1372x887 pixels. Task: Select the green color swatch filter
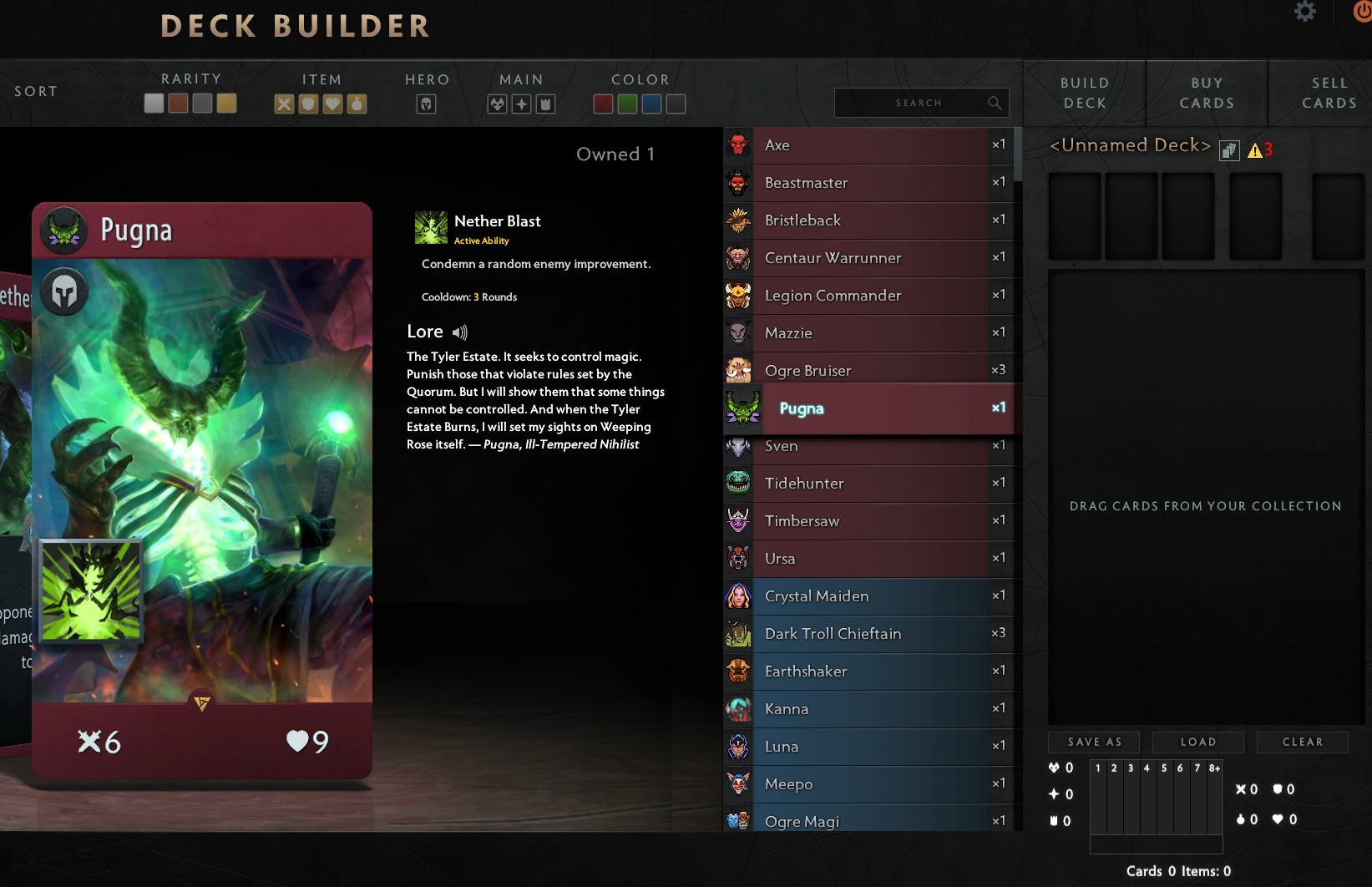point(627,103)
